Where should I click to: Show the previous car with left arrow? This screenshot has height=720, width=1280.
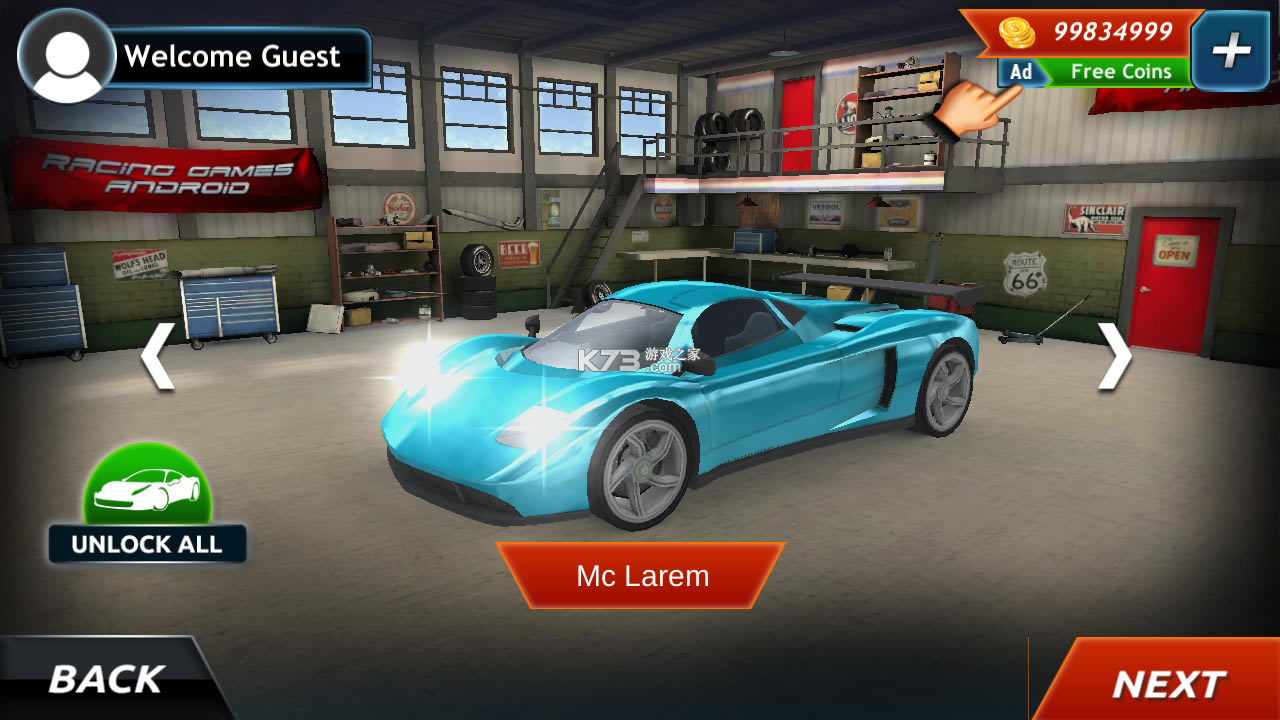click(157, 355)
